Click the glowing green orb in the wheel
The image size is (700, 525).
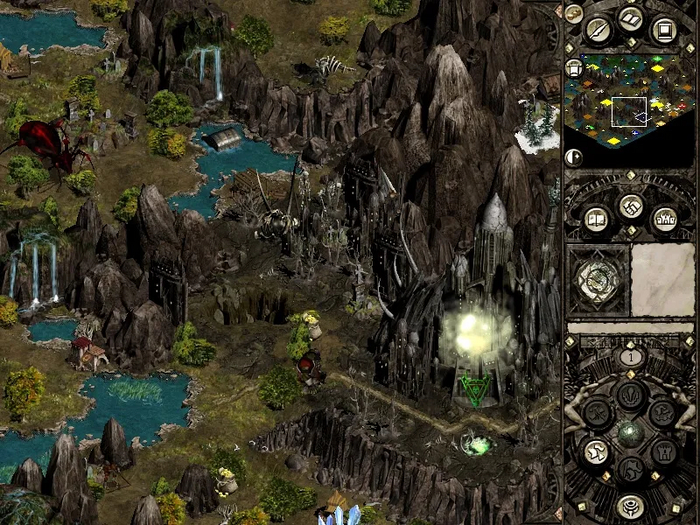point(629,433)
